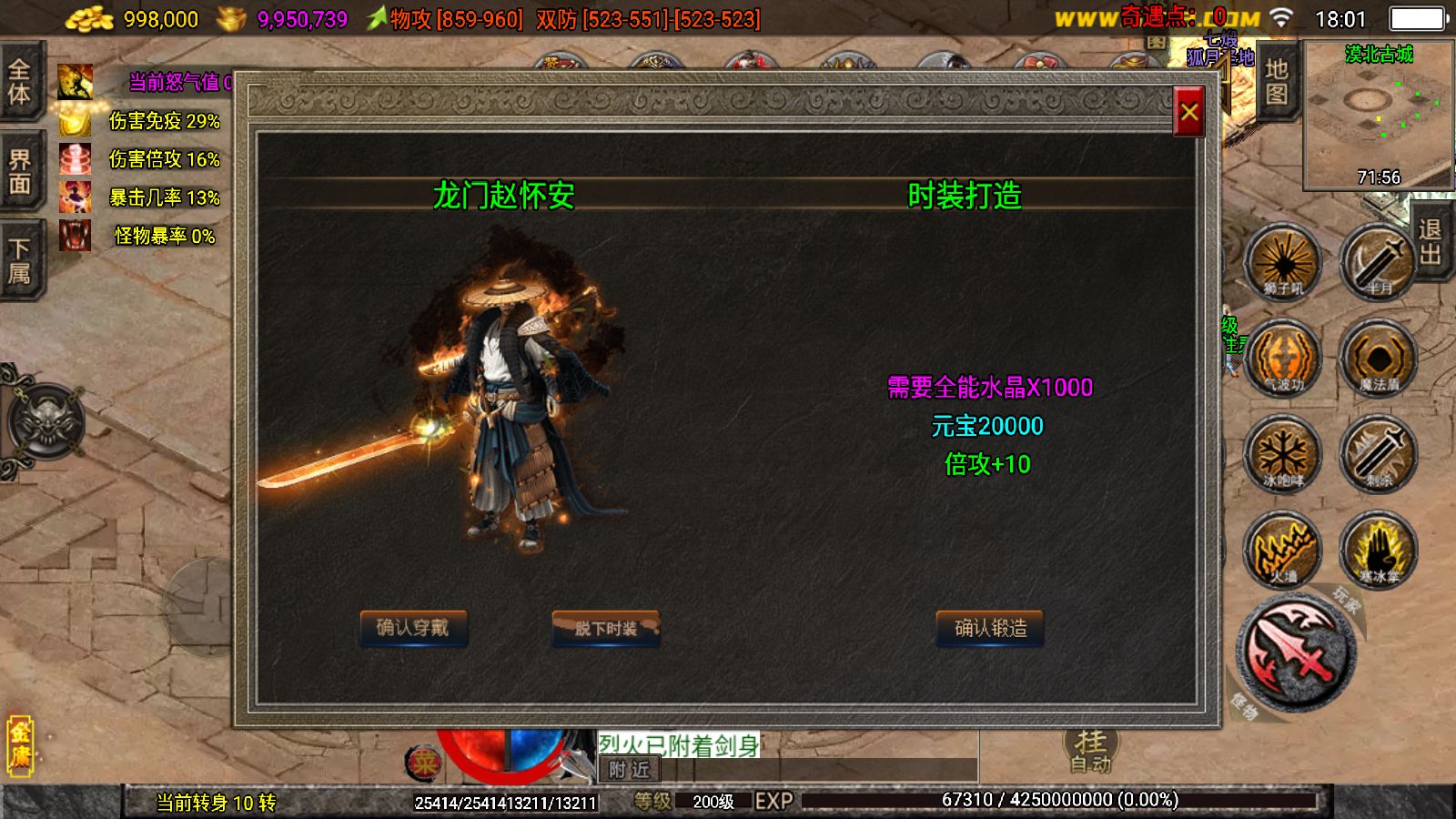This screenshot has height=819, width=1456.
Task: Expand the 全体 chat channel panel
Action: [20, 82]
